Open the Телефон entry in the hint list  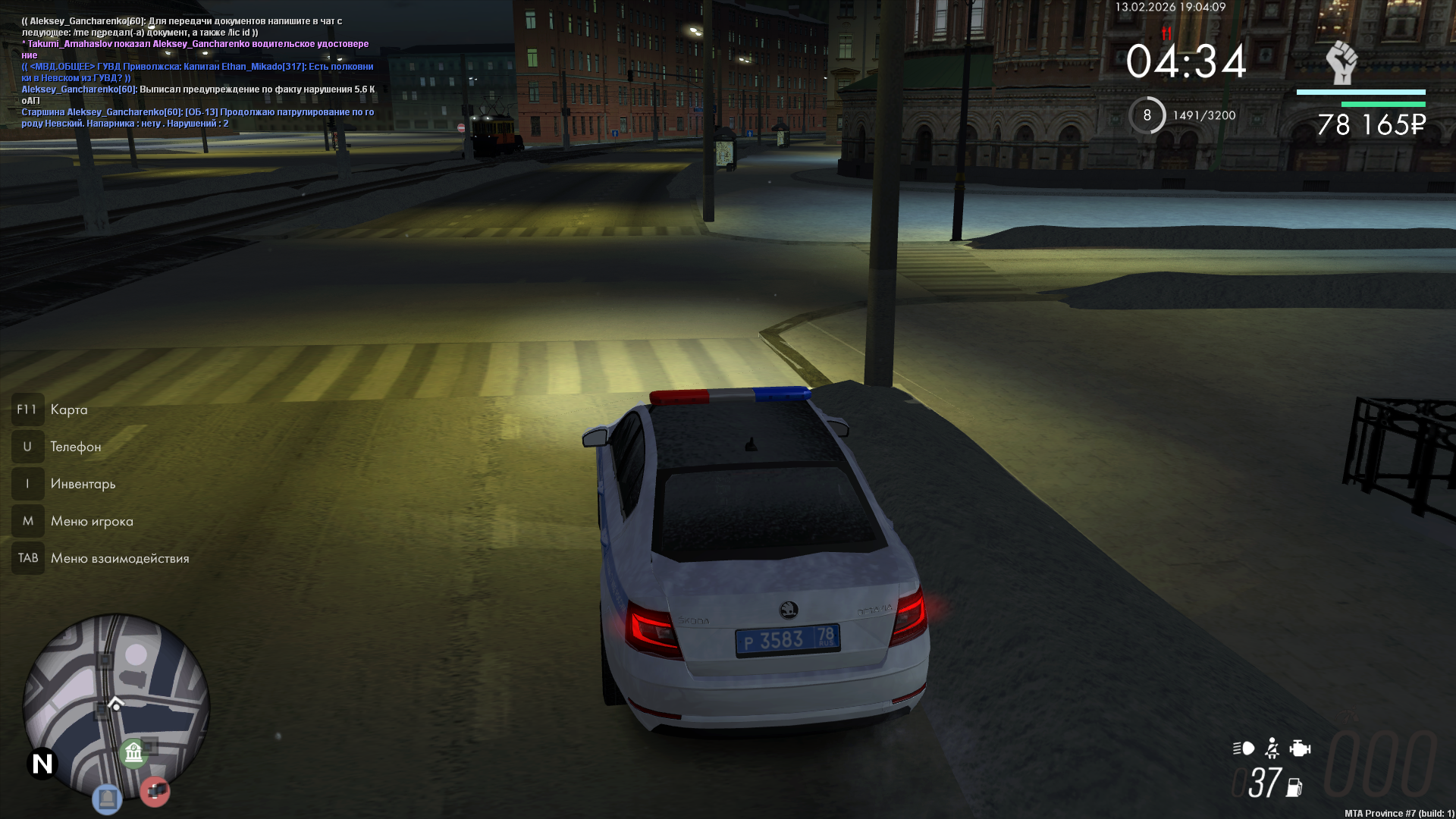pos(75,447)
